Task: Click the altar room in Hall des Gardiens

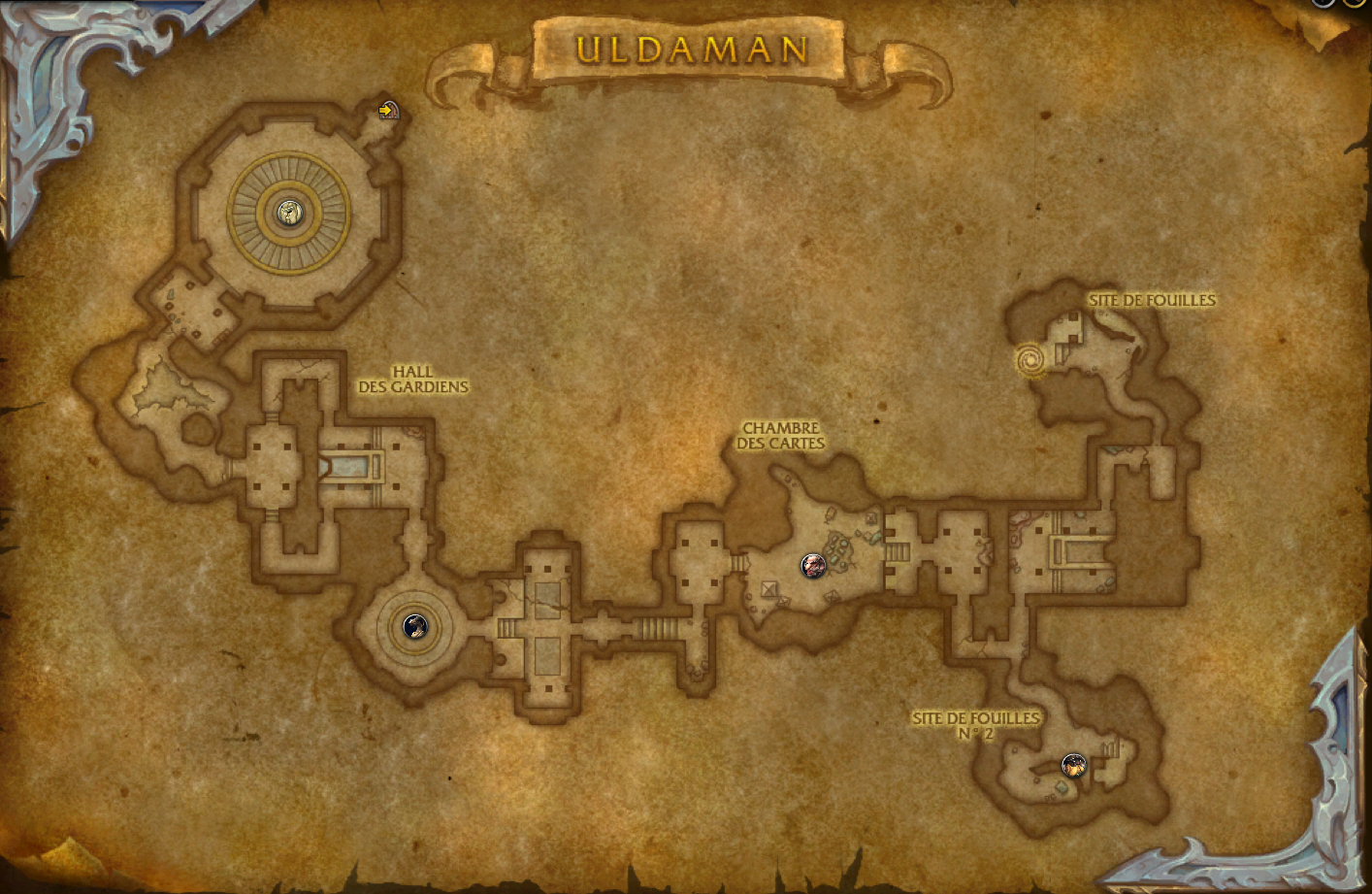Action: click(351, 466)
